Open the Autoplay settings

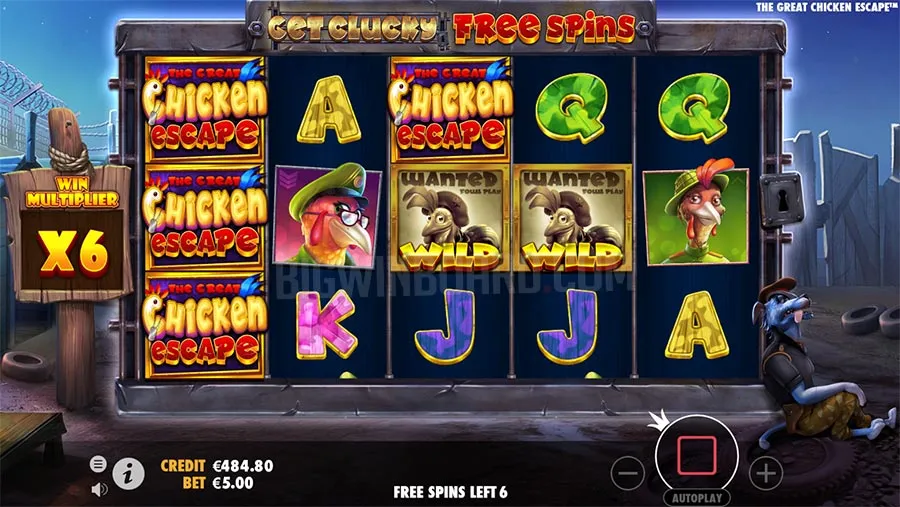(697, 496)
